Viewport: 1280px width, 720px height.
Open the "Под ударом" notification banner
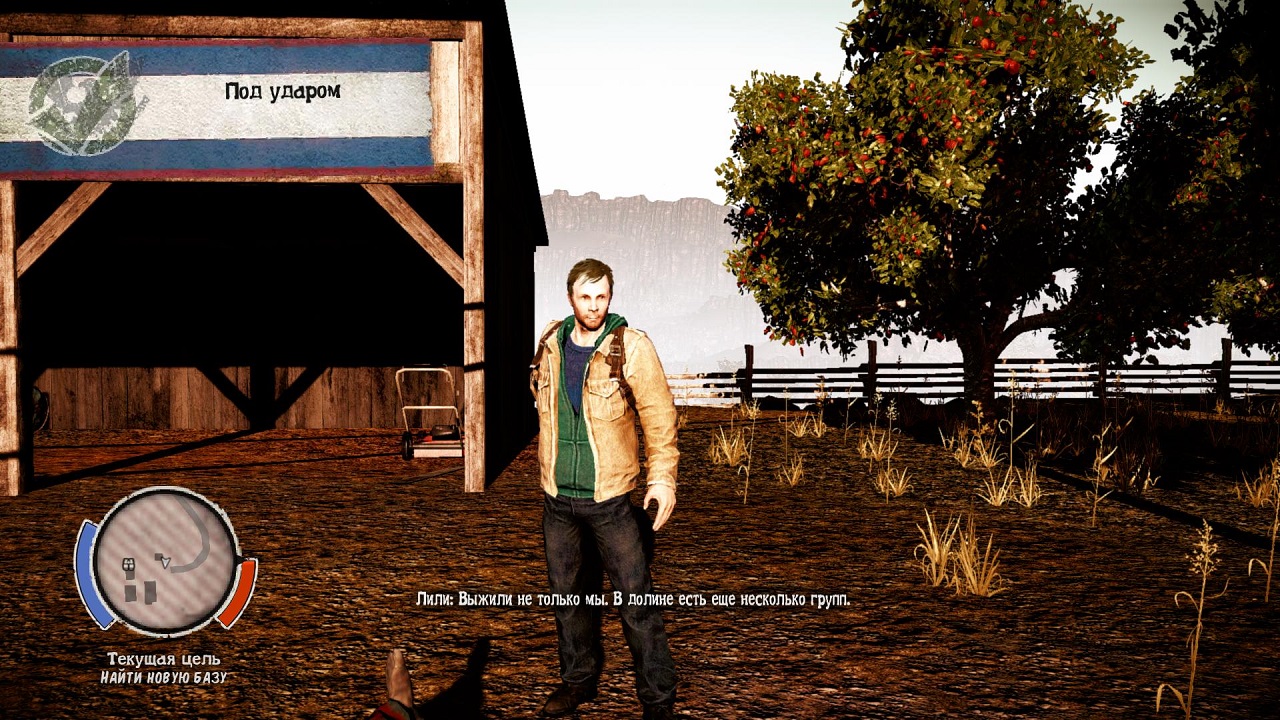[282, 91]
